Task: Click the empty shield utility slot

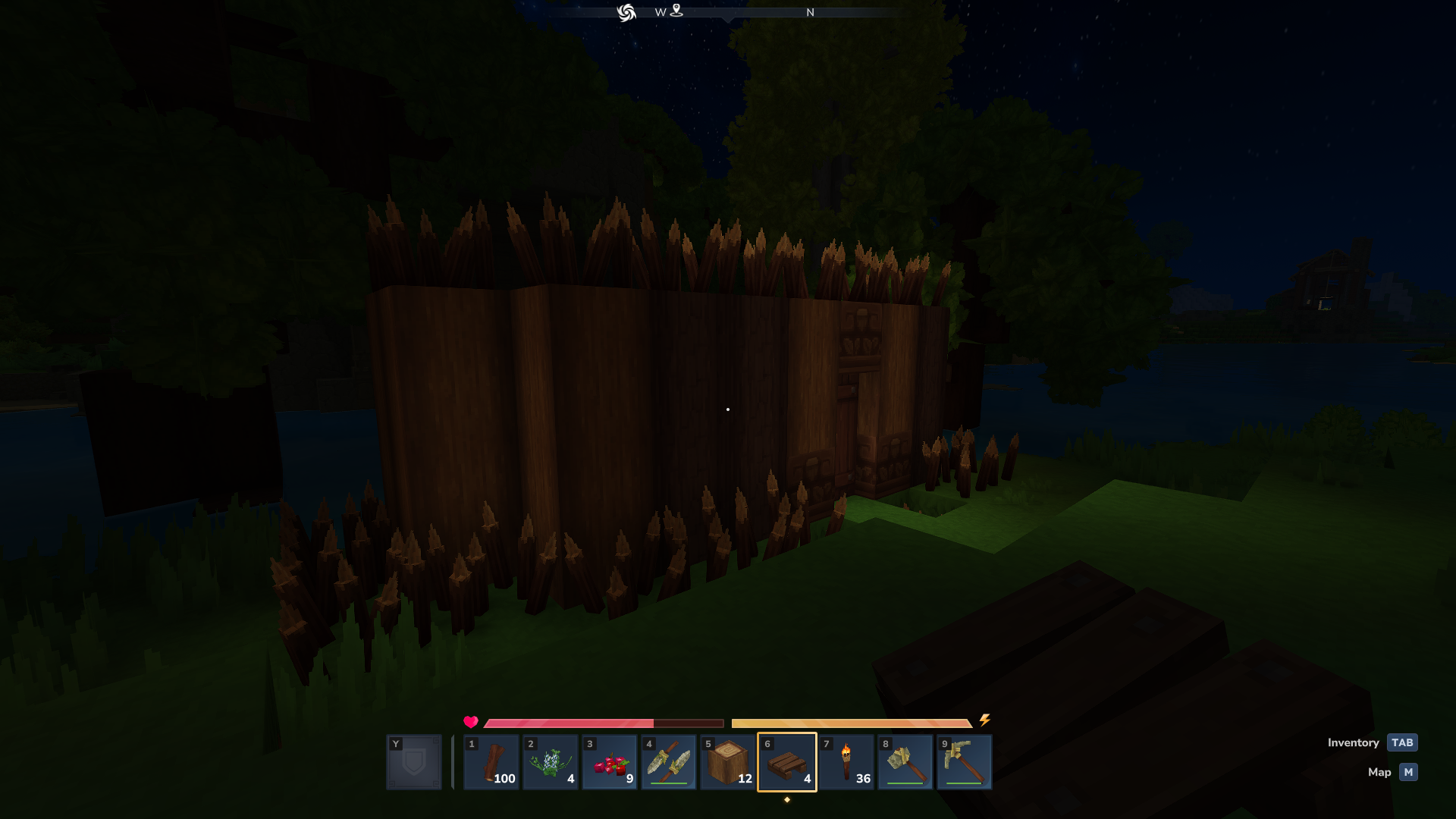Action: pos(414,762)
